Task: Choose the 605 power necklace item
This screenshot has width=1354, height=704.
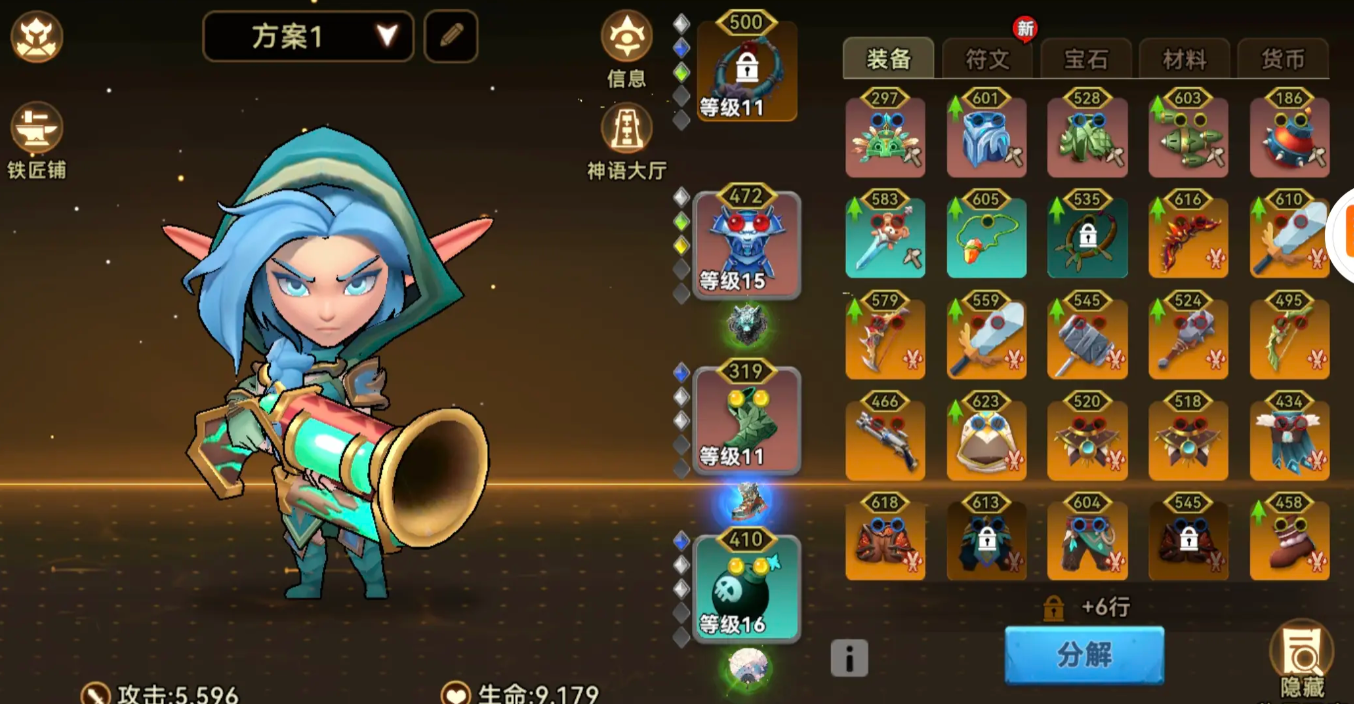Action: (x=986, y=238)
